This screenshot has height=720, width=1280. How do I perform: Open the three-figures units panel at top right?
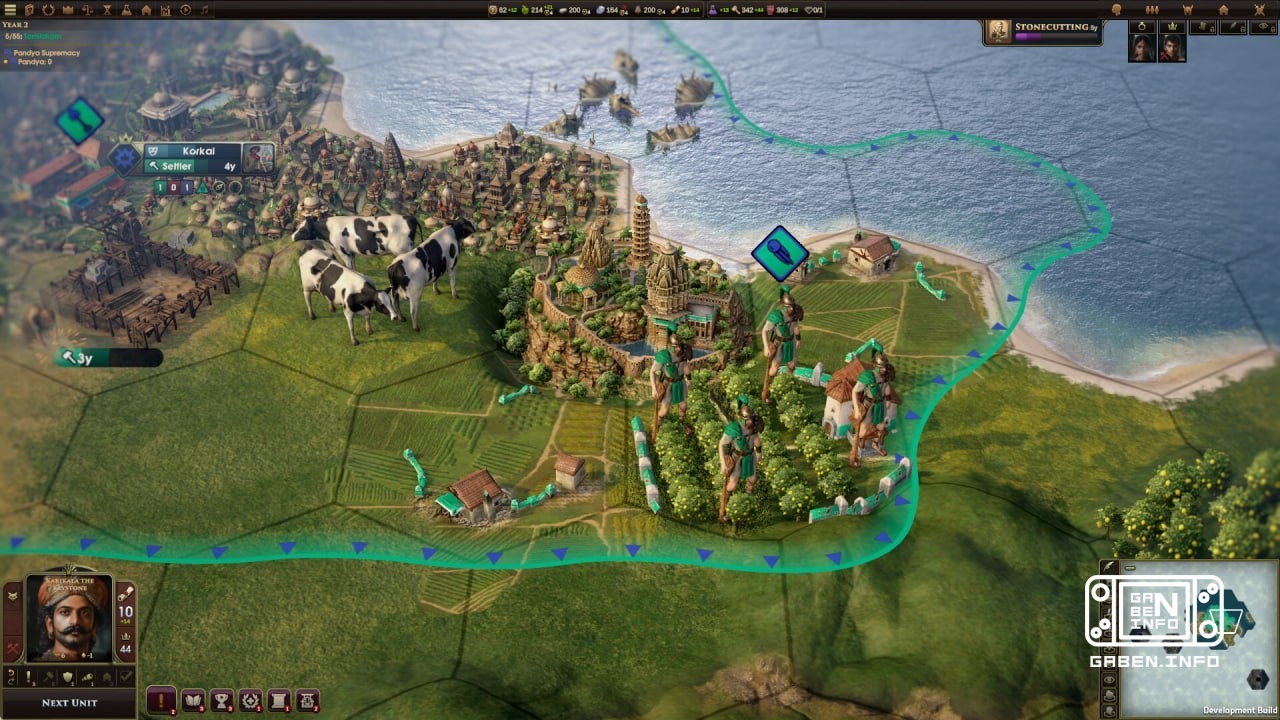(1152, 9)
